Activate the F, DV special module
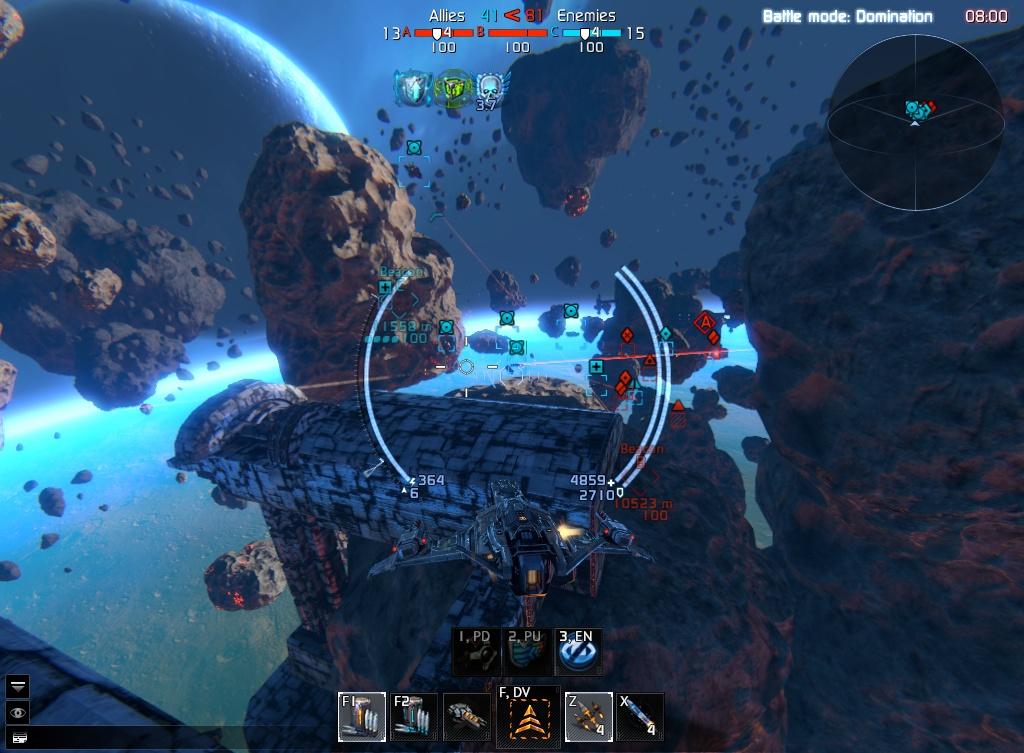This screenshot has width=1024, height=753. (527, 715)
